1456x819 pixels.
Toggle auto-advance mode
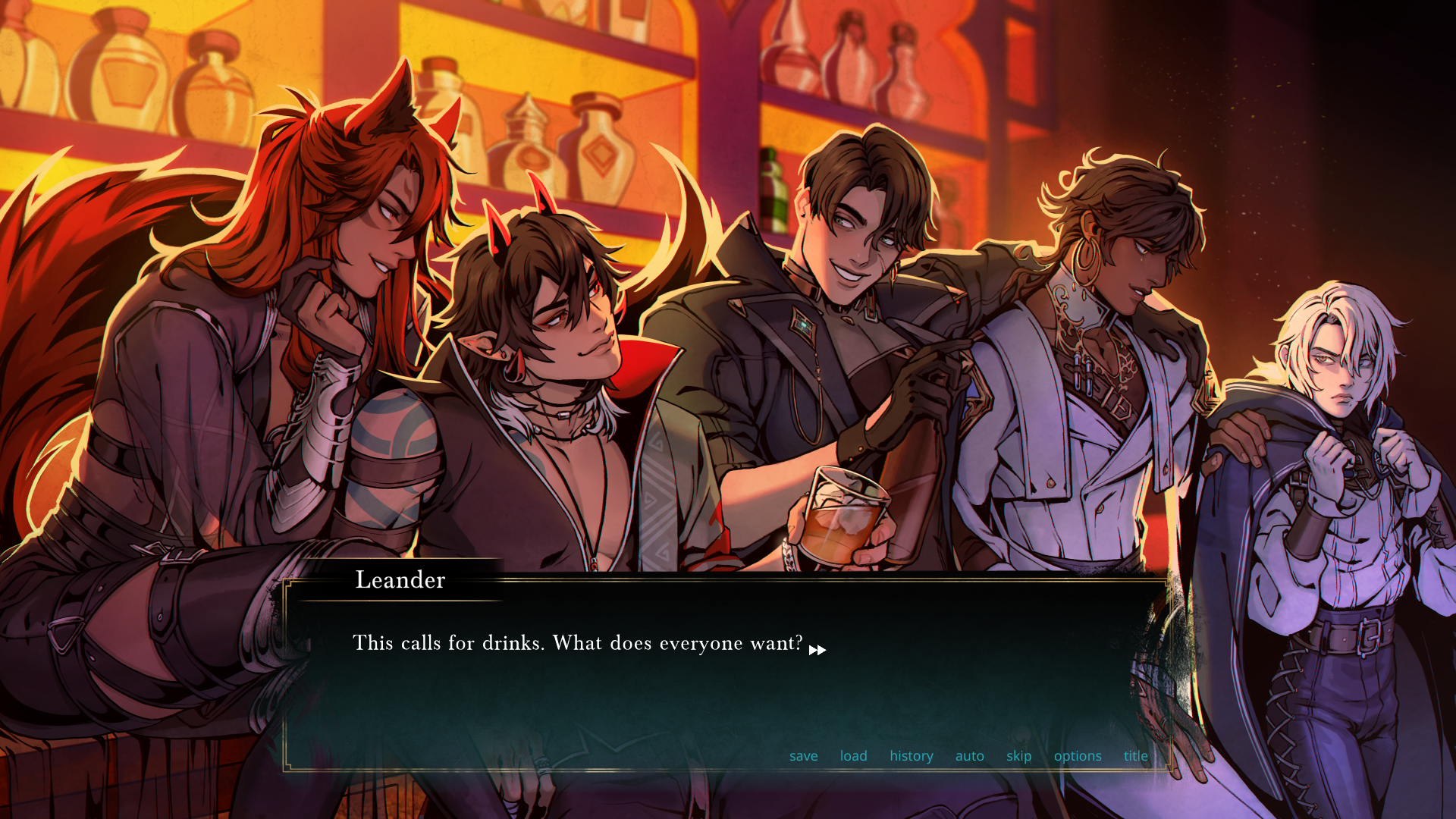[x=969, y=756]
